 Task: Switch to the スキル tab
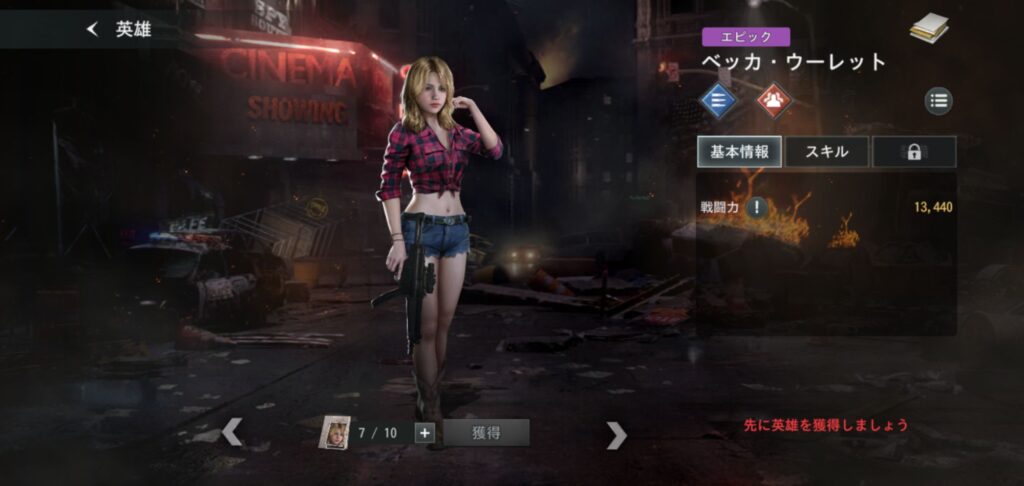point(826,152)
